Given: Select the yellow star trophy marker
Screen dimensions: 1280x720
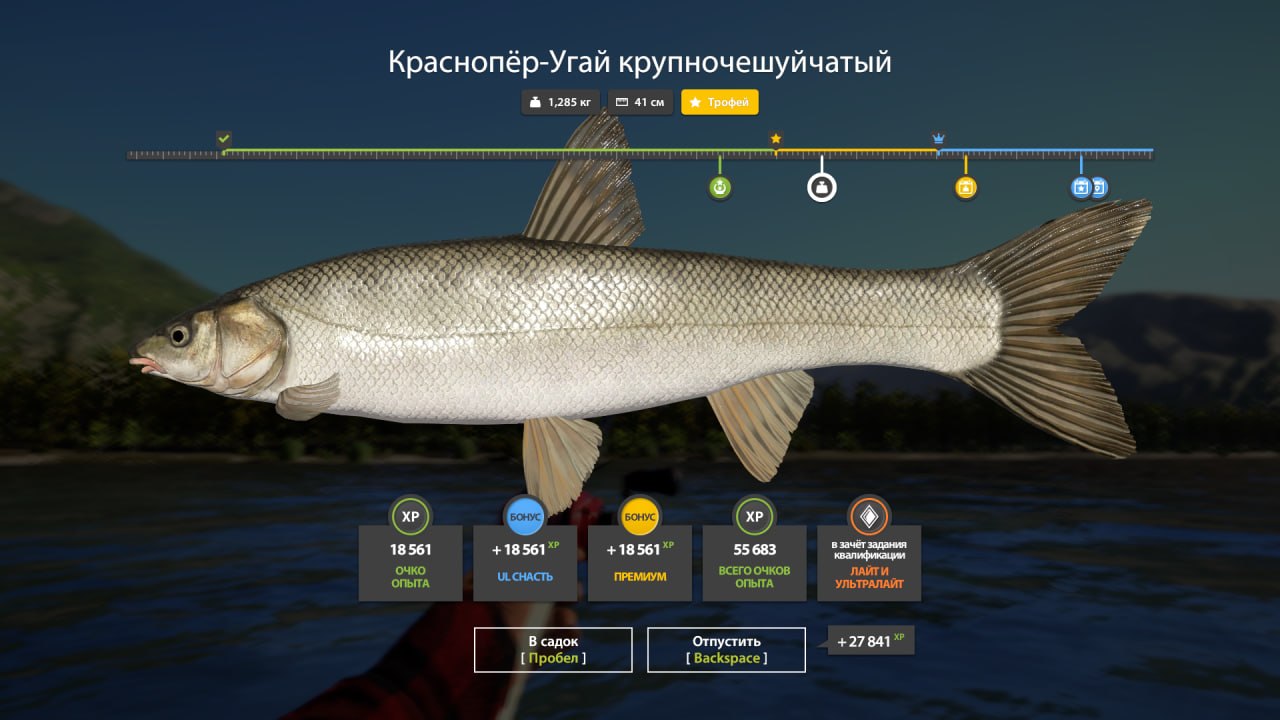Looking at the screenshot, I should (x=776, y=140).
